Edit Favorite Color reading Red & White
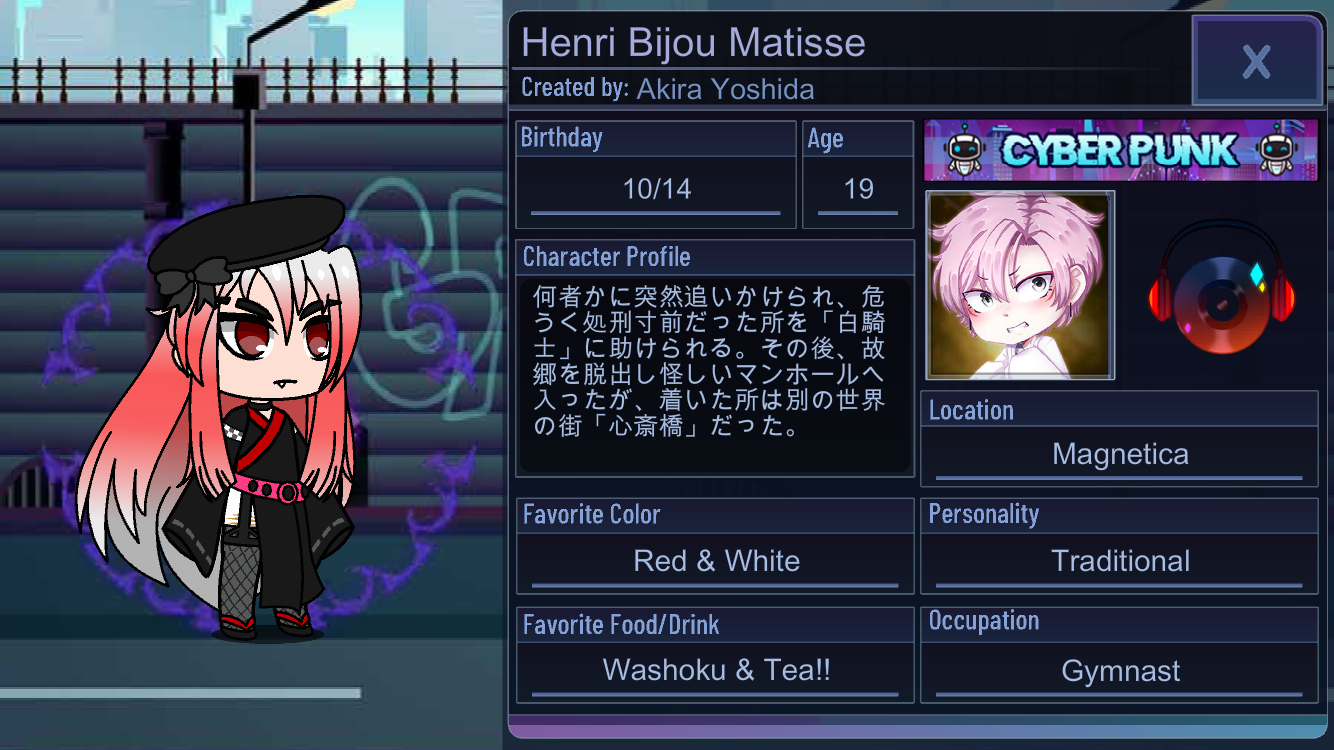This screenshot has width=1334, height=750. pyautogui.click(x=716, y=561)
